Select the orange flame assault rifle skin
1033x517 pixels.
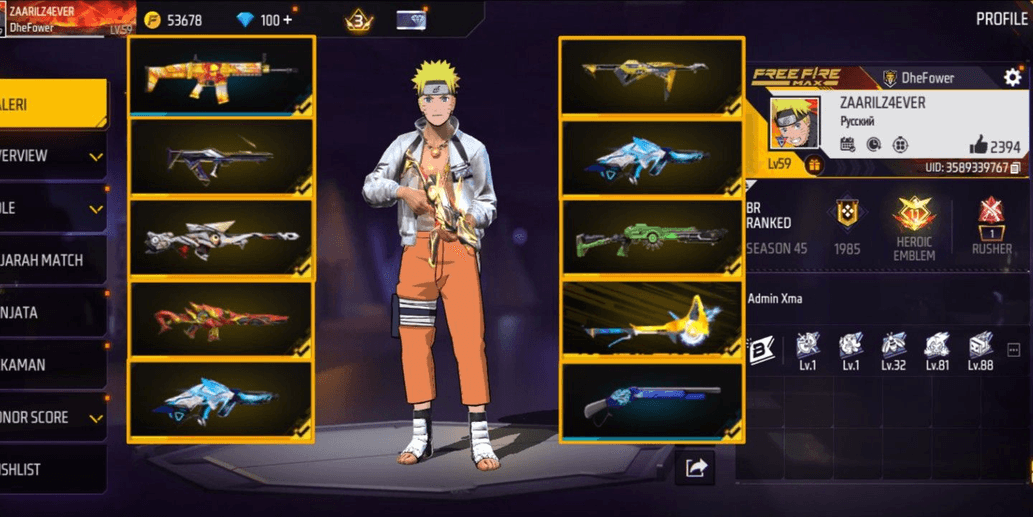(x=221, y=77)
